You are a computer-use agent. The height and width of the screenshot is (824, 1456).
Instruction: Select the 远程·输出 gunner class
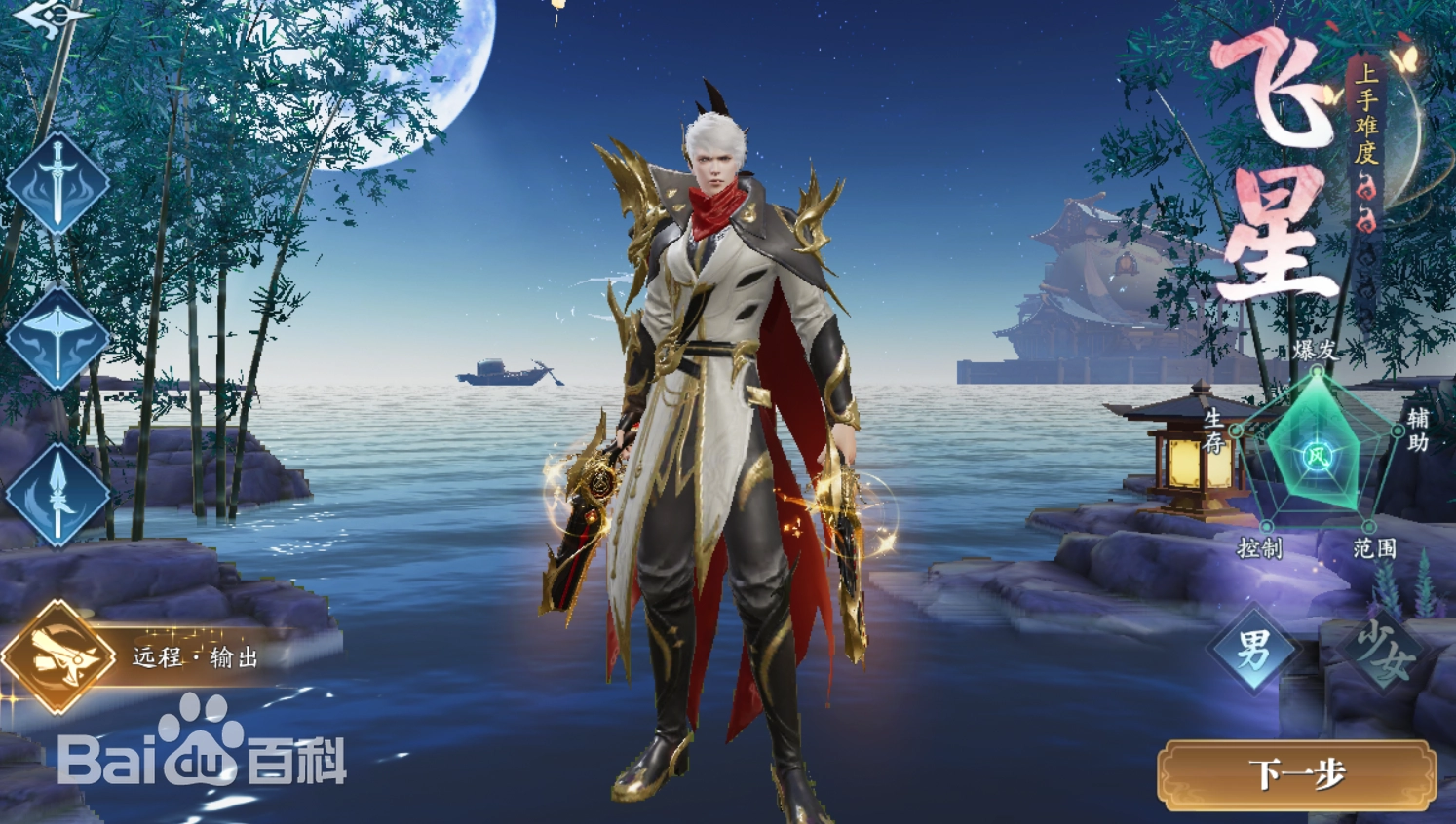(x=58, y=656)
